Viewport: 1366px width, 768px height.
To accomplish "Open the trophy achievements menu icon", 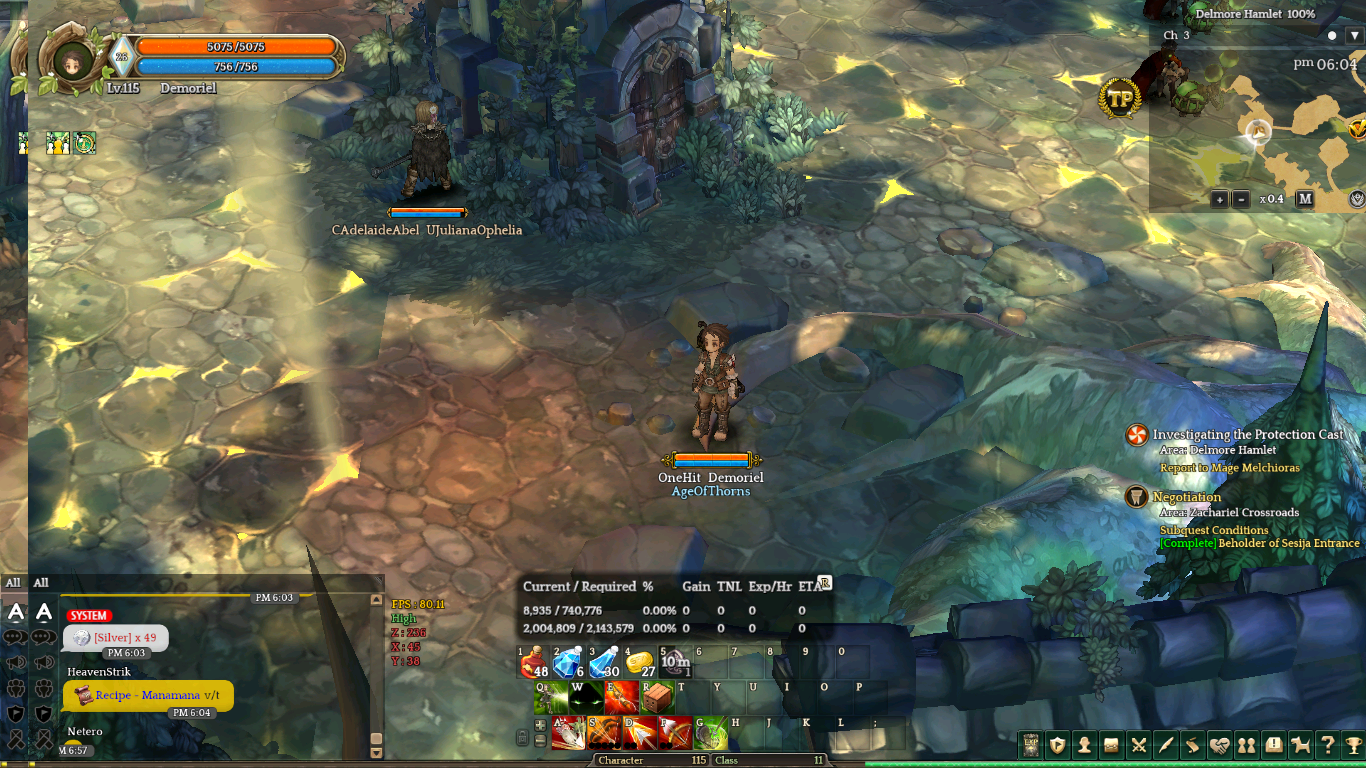I will point(1354,745).
